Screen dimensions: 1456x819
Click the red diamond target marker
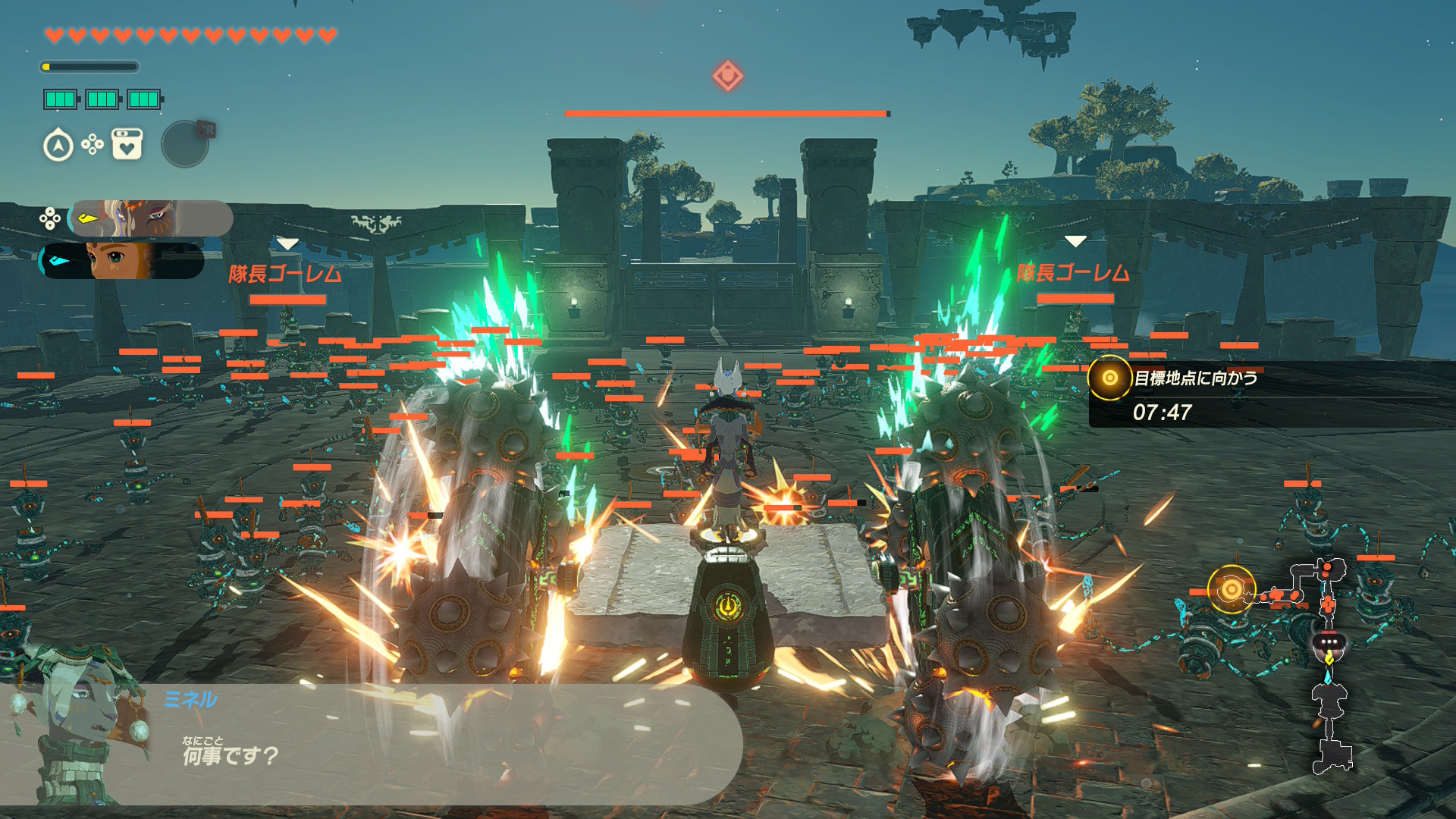[x=727, y=76]
